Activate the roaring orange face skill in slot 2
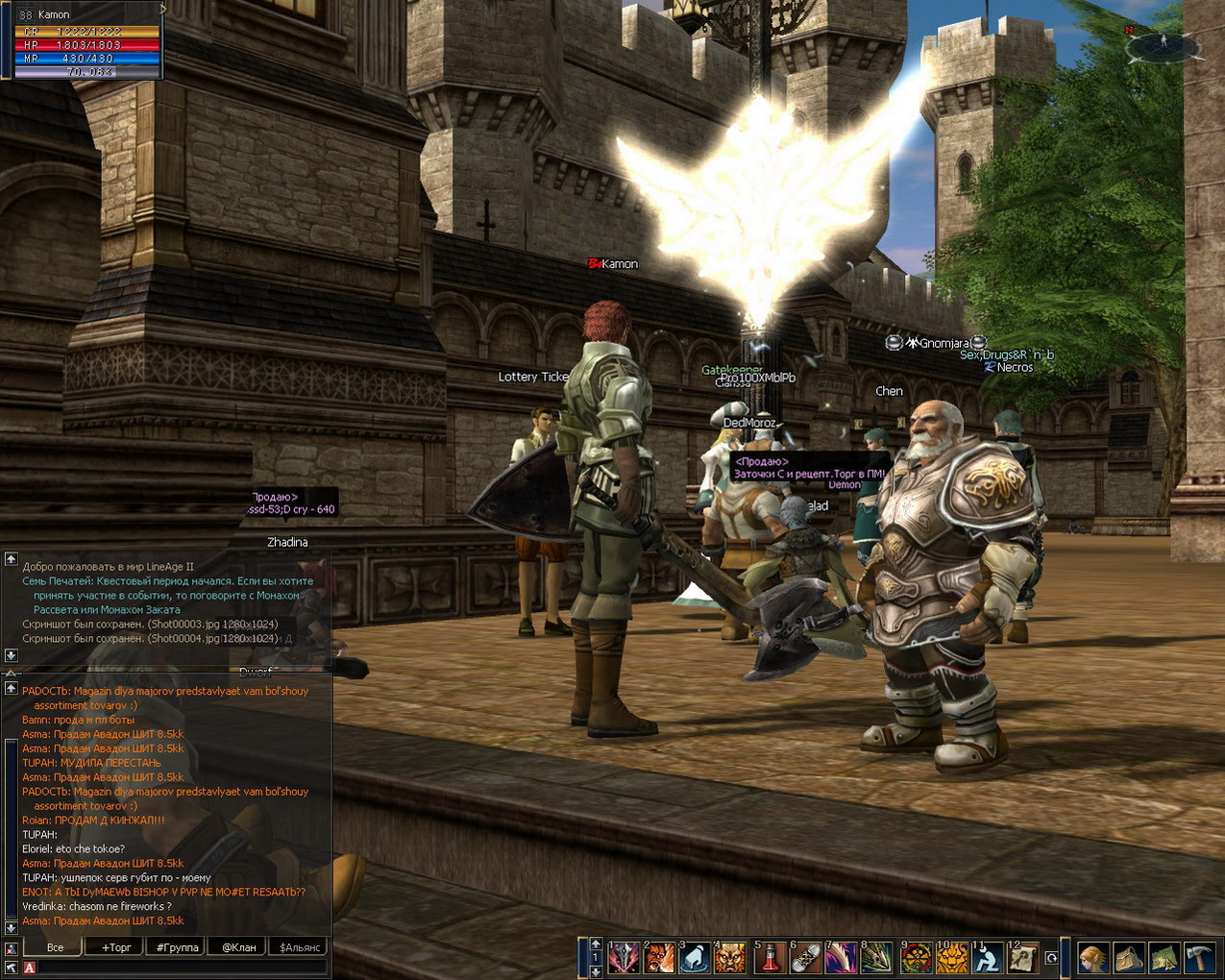Image resolution: width=1225 pixels, height=980 pixels. pyautogui.click(x=660, y=957)
